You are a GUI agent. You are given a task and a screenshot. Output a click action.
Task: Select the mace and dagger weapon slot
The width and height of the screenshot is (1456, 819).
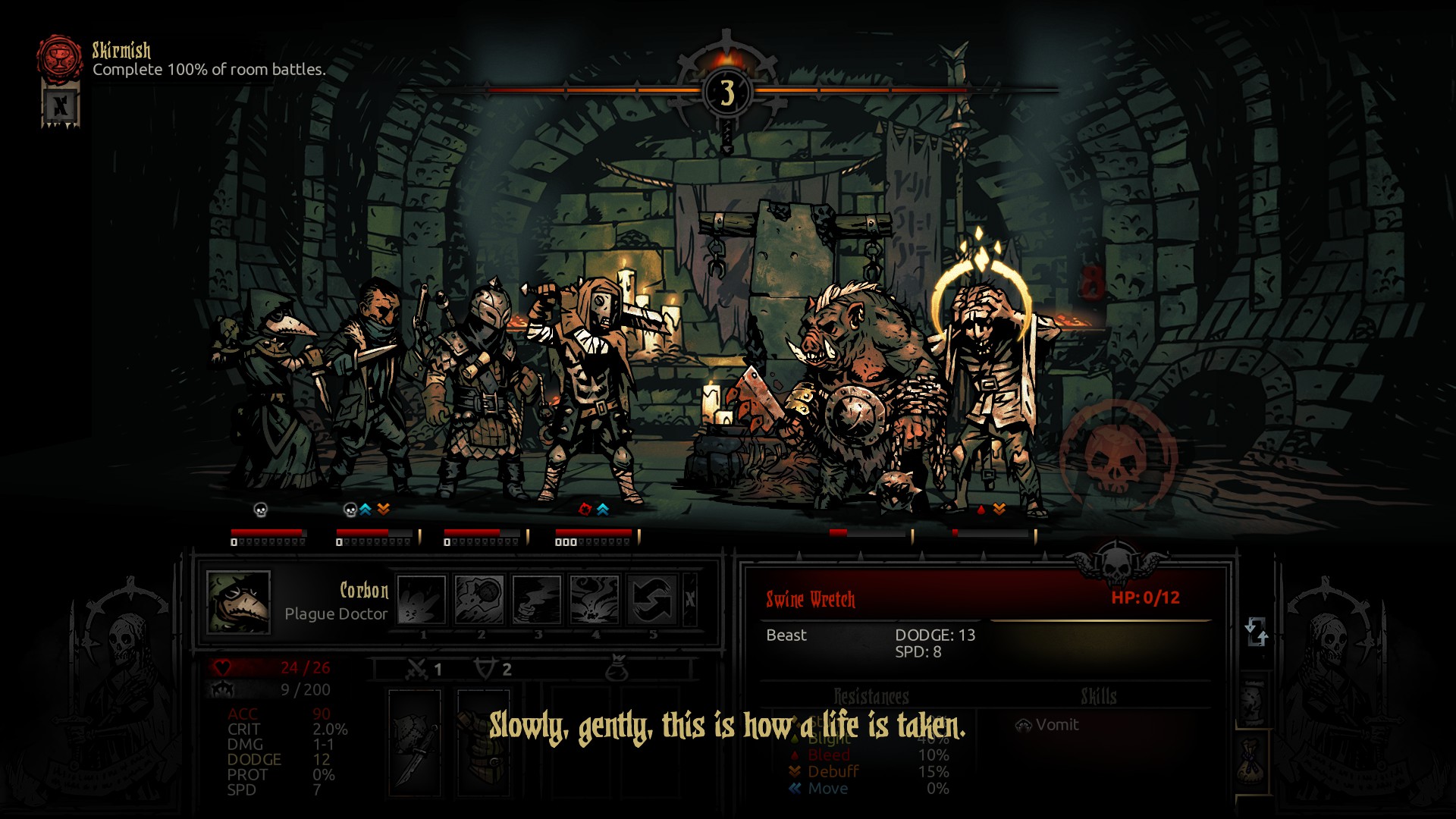click(415, 742)
